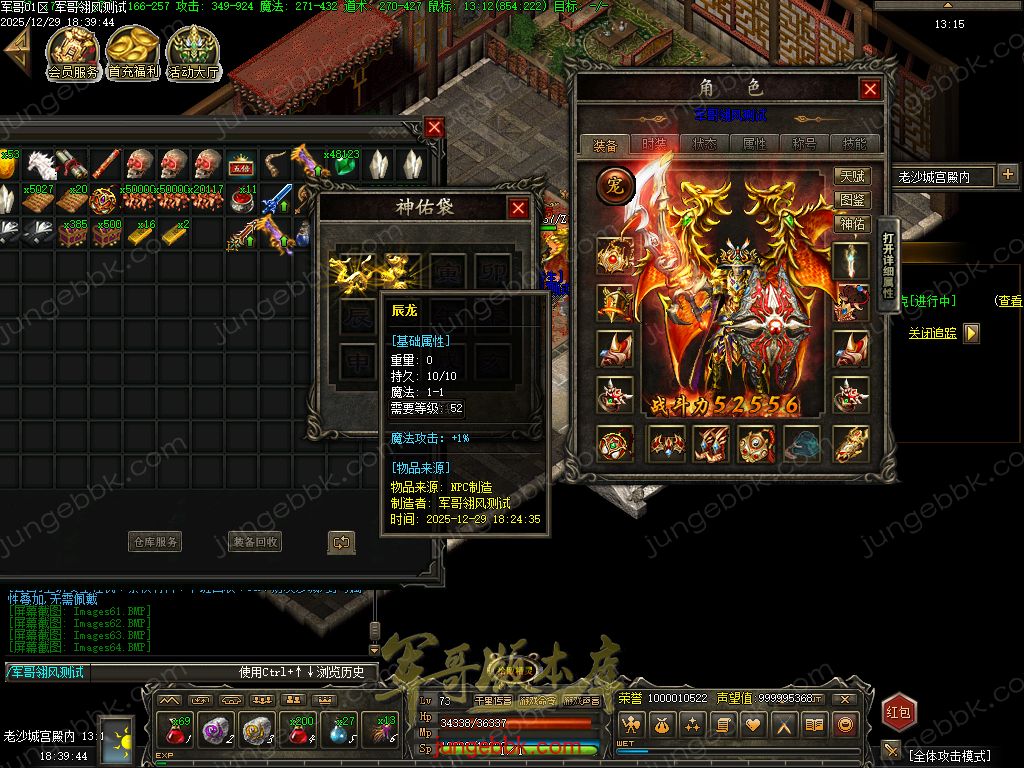This screenshot has width=1024, height=768.
Task: Open the 图鉴 codex panel
Action: coord(853,201)
